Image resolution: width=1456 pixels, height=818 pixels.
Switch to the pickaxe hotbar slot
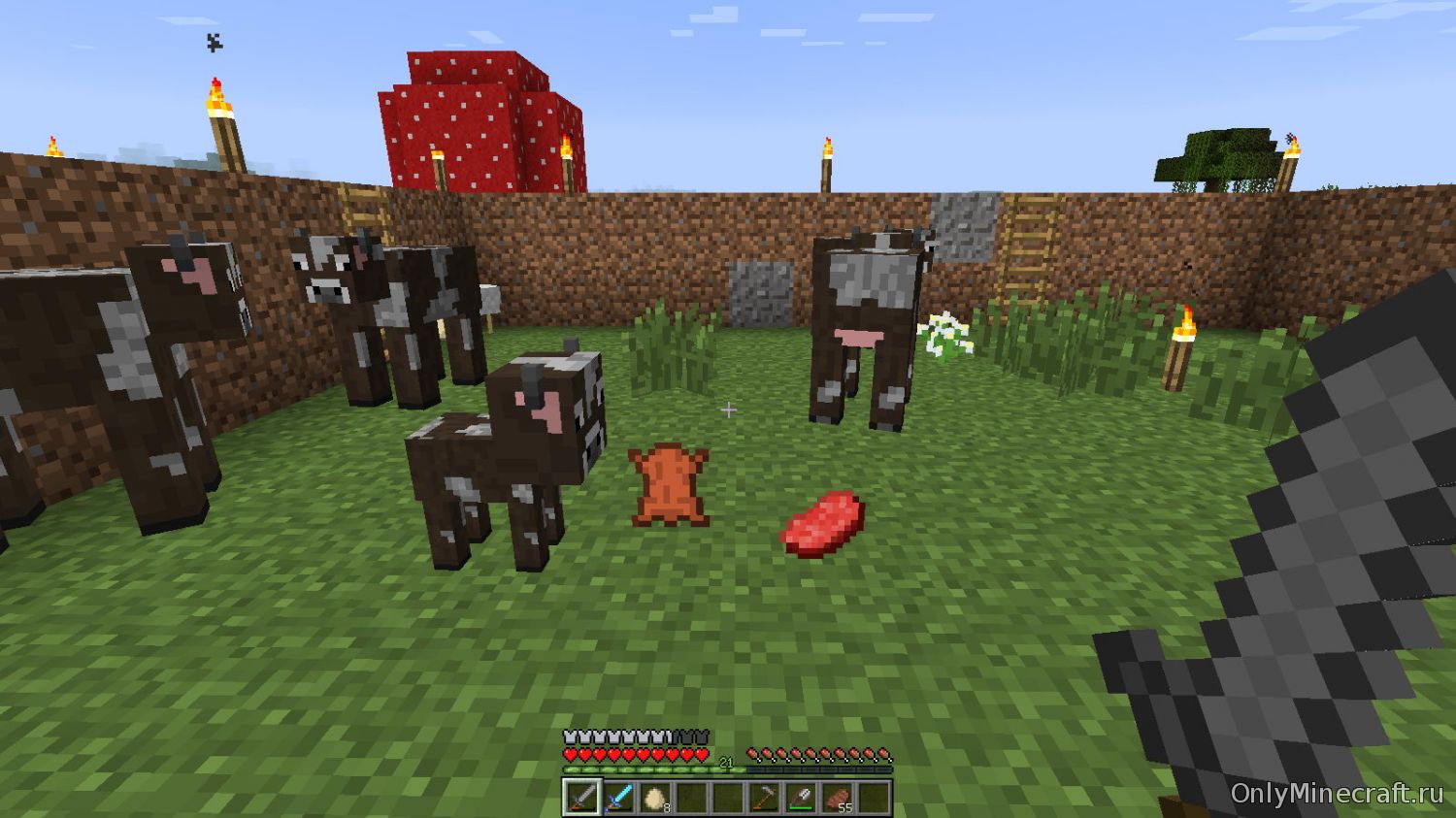[764, 798]
